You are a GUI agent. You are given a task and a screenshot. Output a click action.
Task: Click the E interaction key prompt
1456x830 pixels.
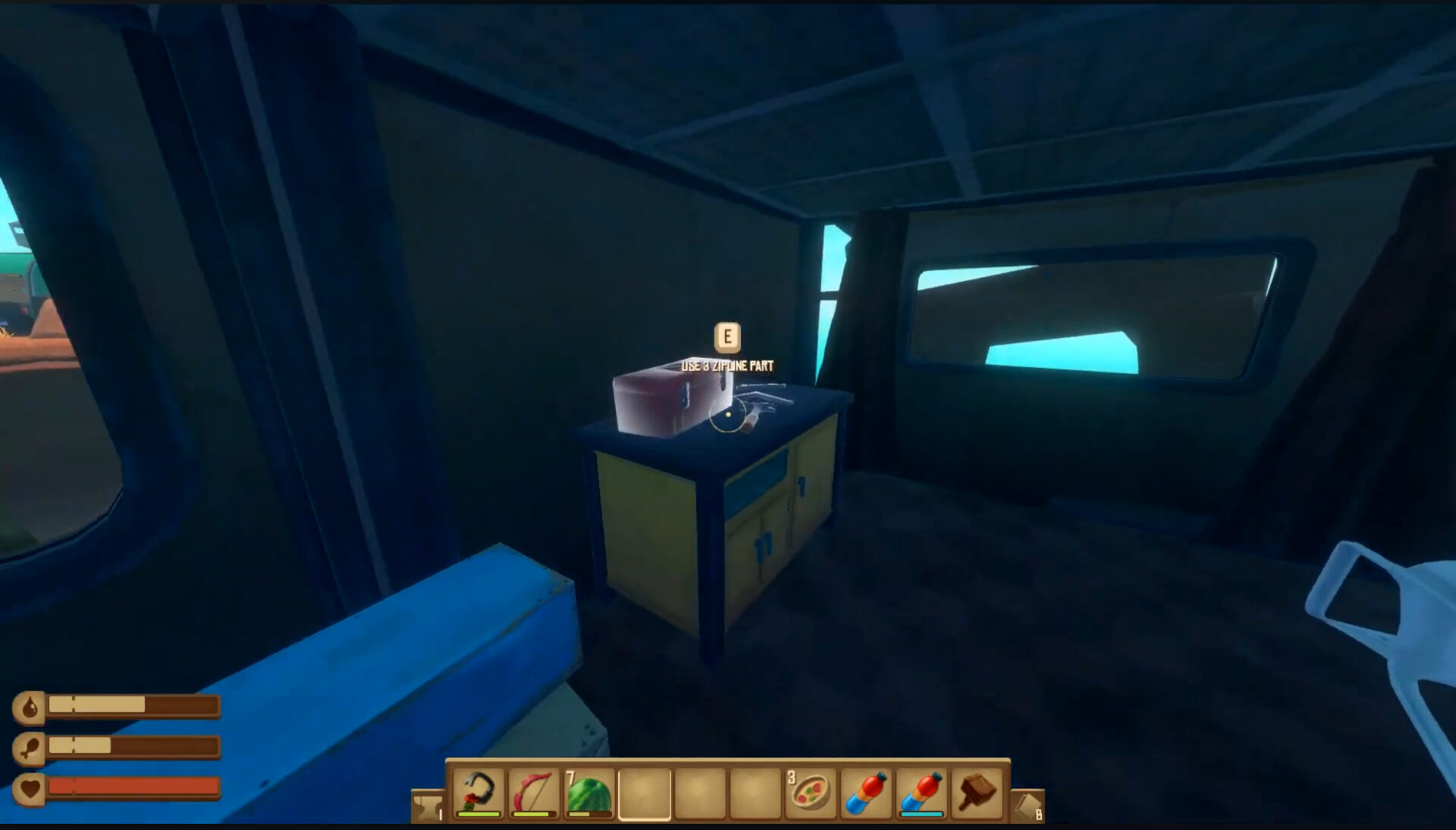727,336
